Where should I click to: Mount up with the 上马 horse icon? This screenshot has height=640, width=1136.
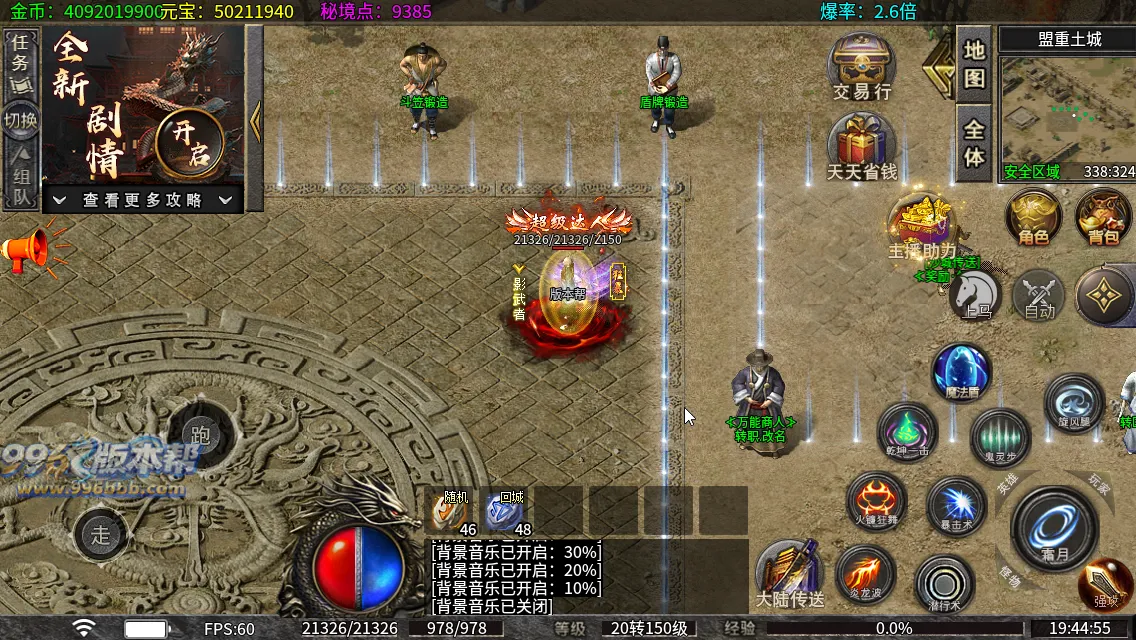[x=975, y=294]
